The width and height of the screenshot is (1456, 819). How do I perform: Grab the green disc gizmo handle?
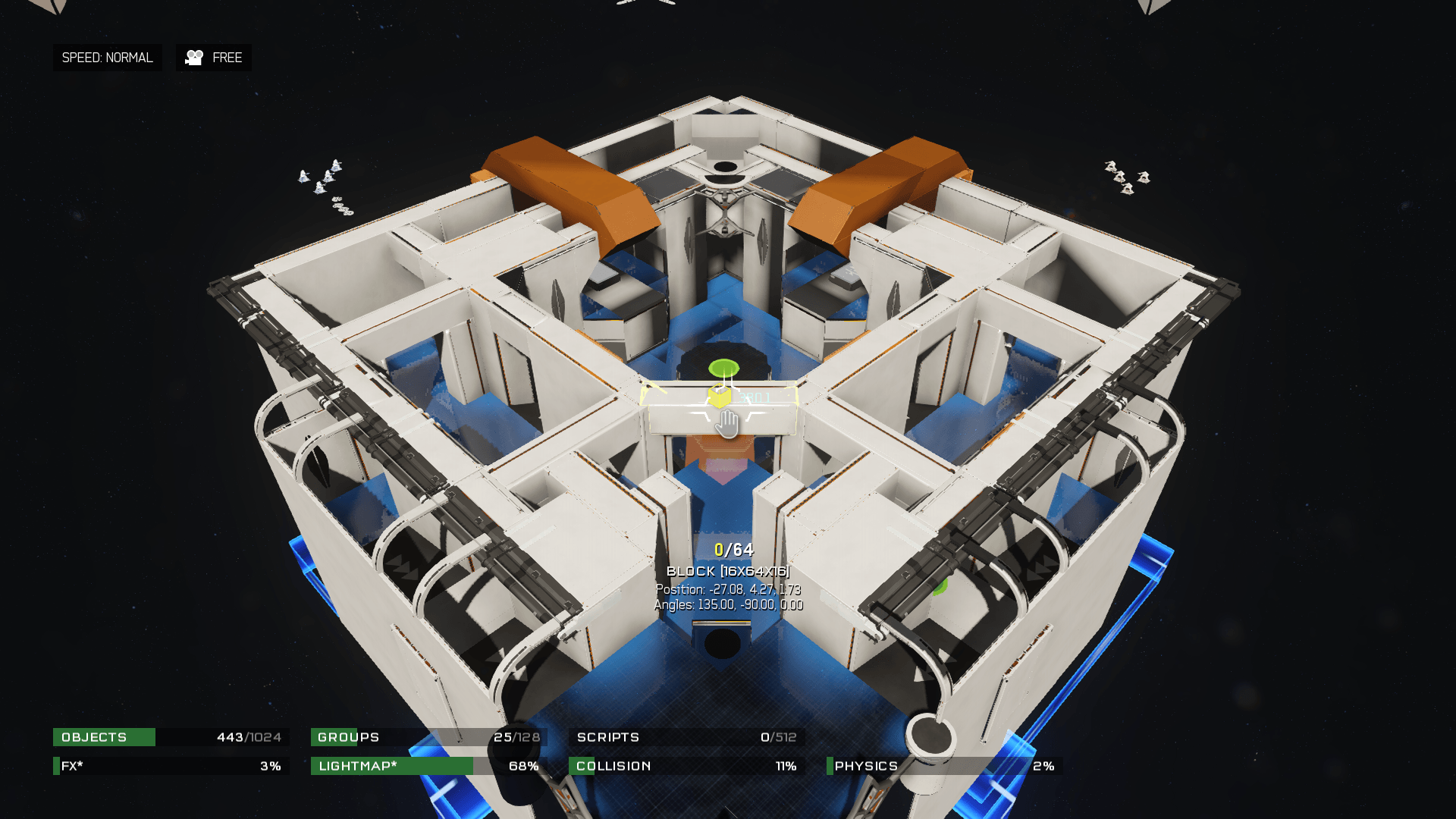[x=723, y=369]
